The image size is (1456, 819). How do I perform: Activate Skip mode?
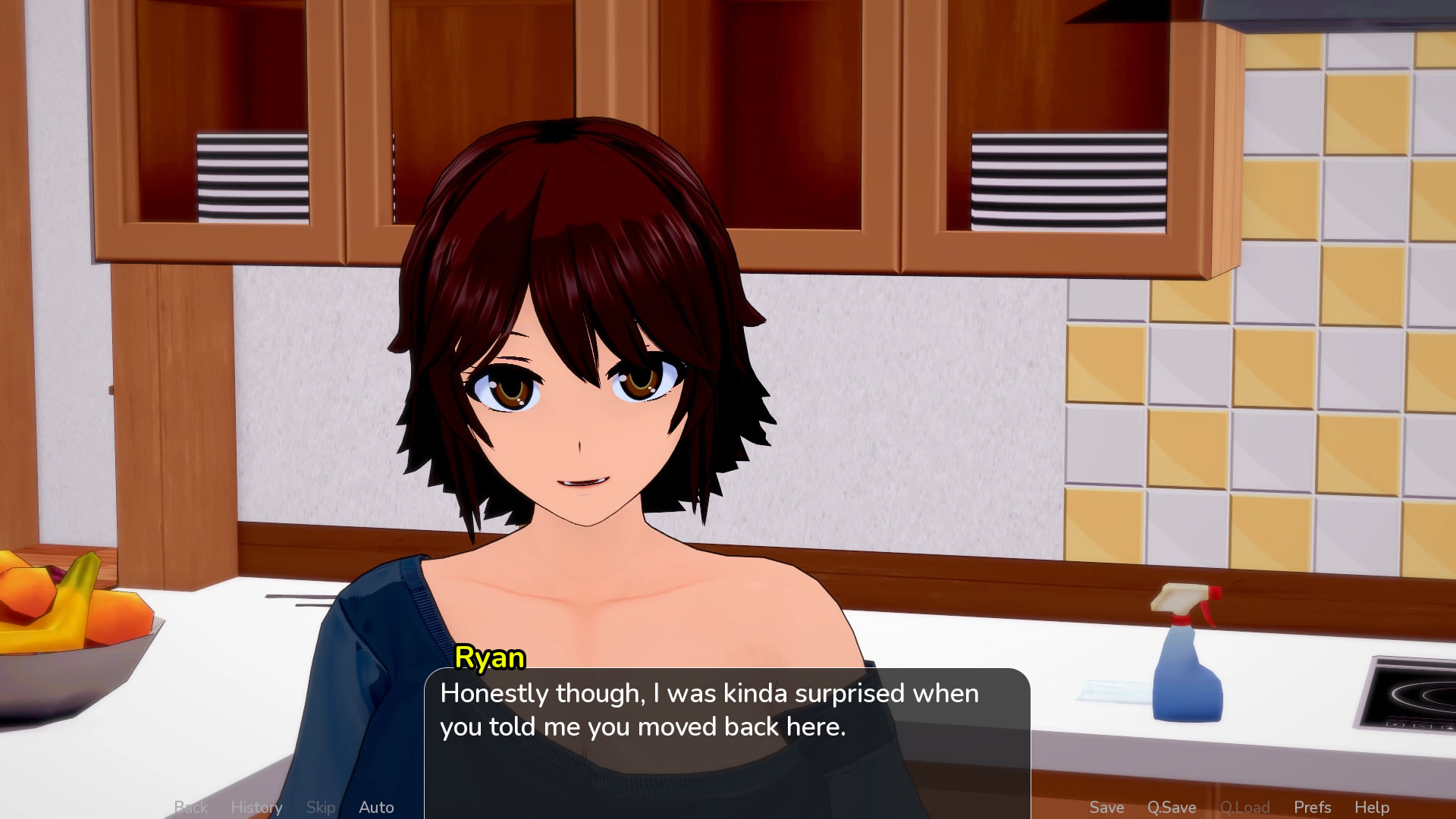321,807
